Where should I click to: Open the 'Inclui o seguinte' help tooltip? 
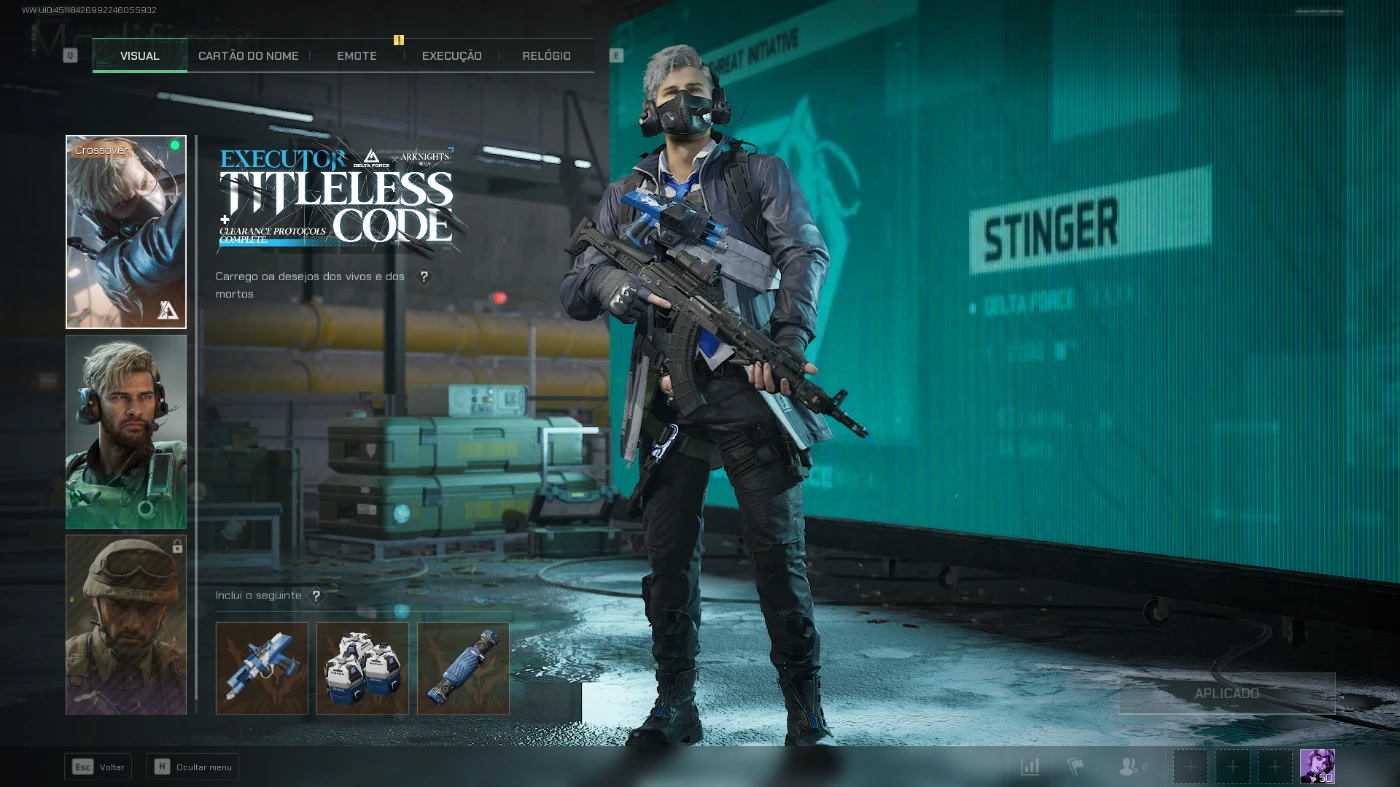[x=316, y=596]
